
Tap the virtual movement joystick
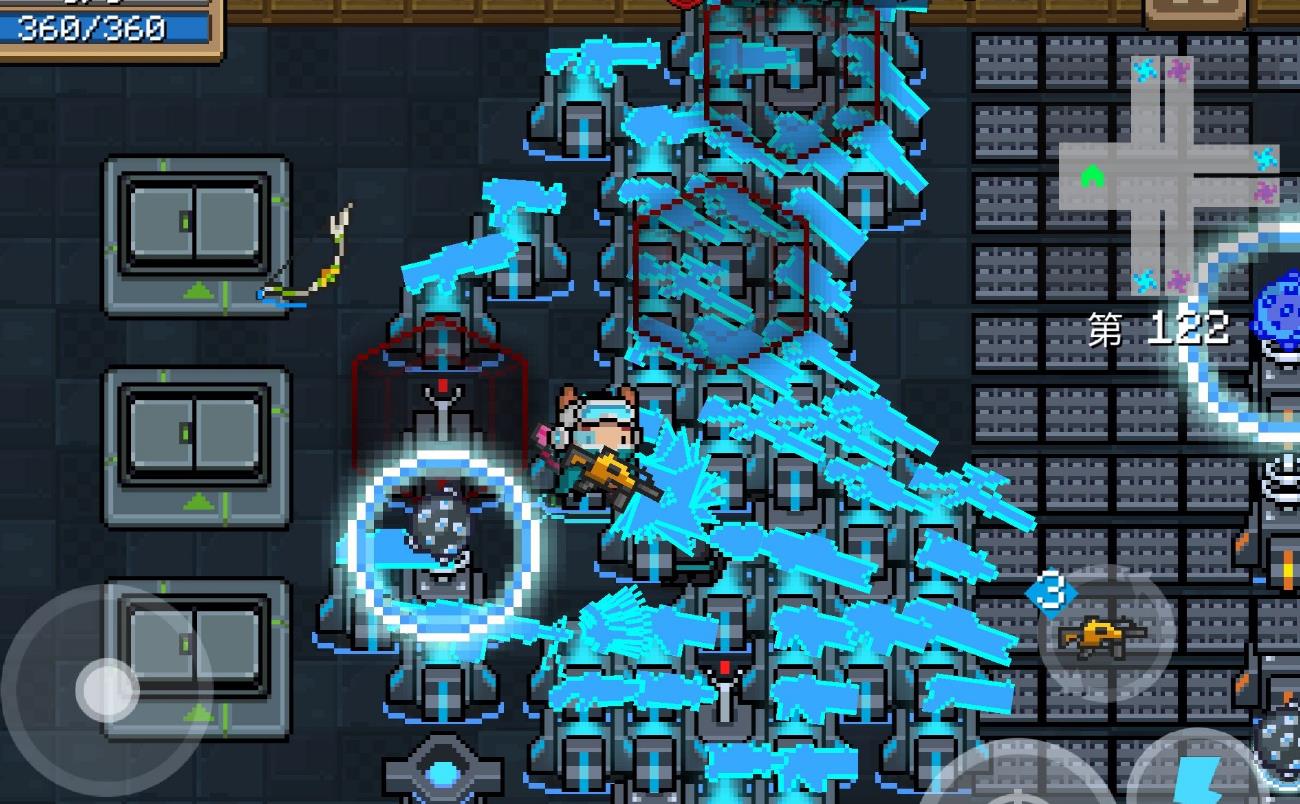click(108, 687)
